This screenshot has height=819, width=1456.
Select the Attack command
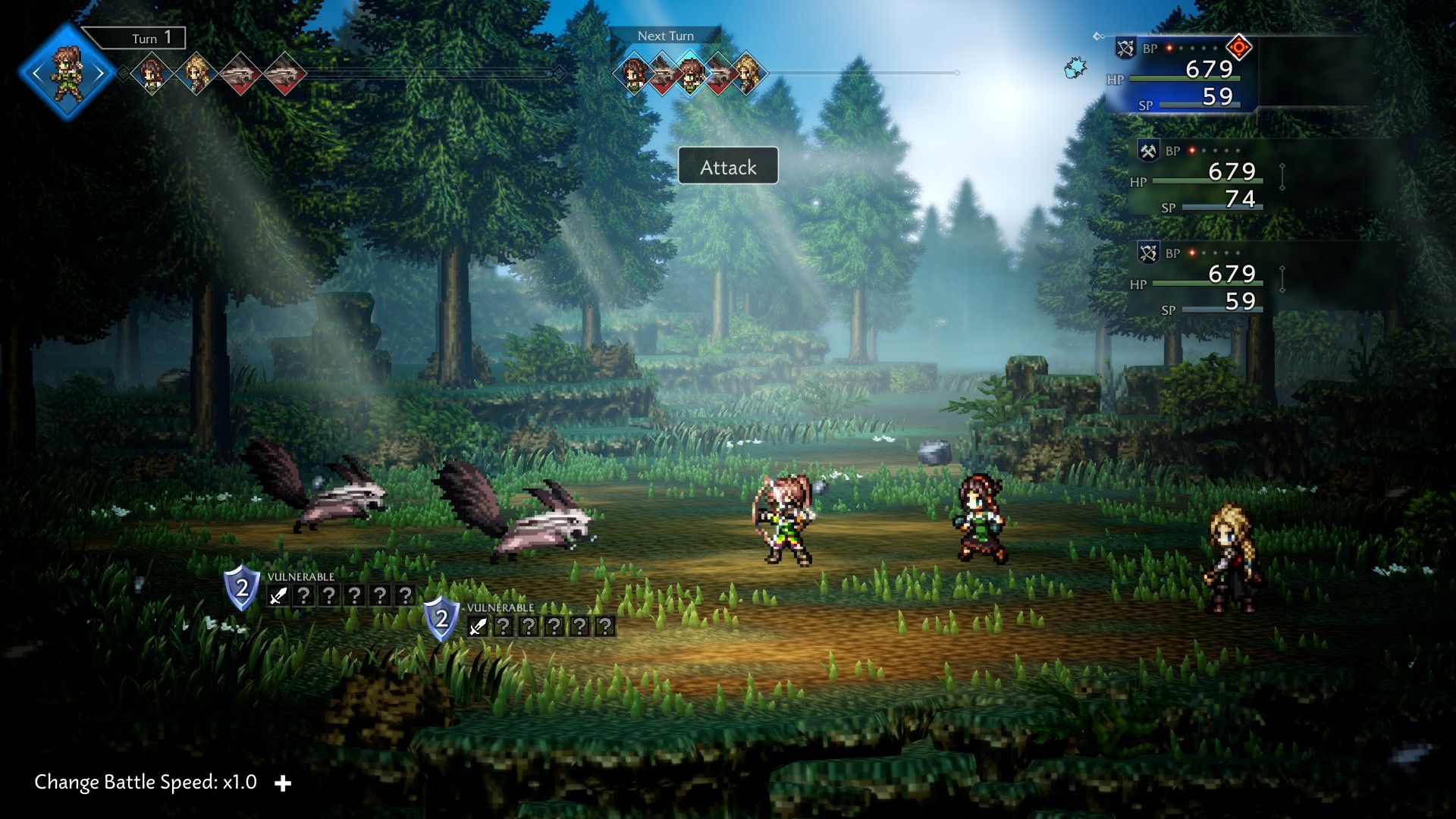pyautogui.click(x=728, y=166)
